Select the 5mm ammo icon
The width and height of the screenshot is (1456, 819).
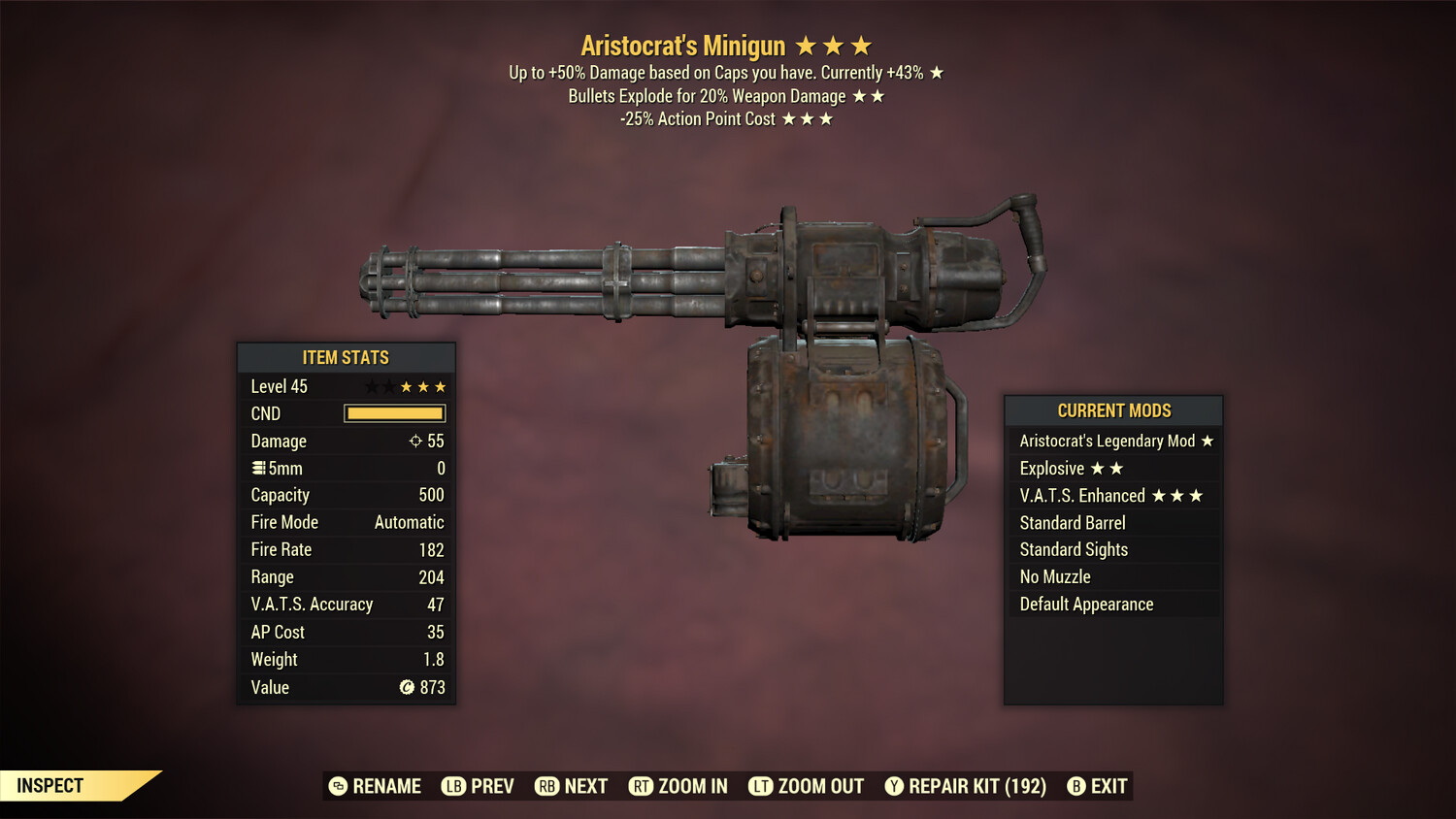click(258, 468)
